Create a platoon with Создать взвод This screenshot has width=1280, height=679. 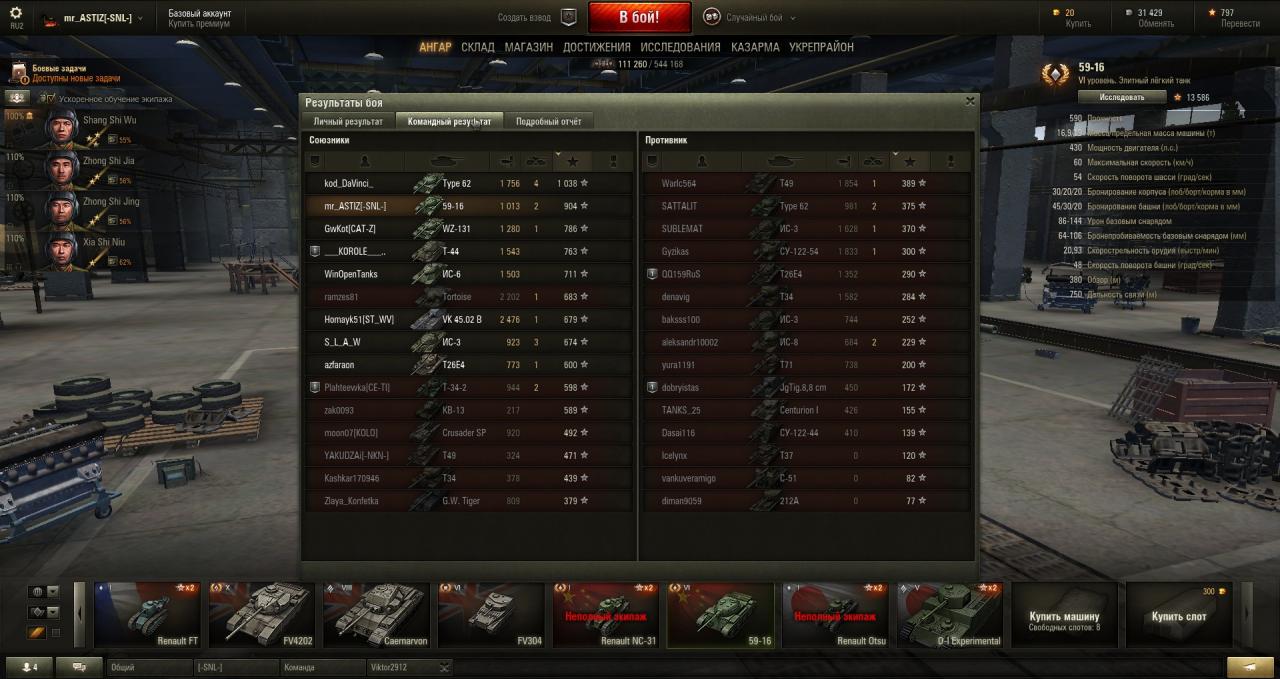tap(536, 17)
